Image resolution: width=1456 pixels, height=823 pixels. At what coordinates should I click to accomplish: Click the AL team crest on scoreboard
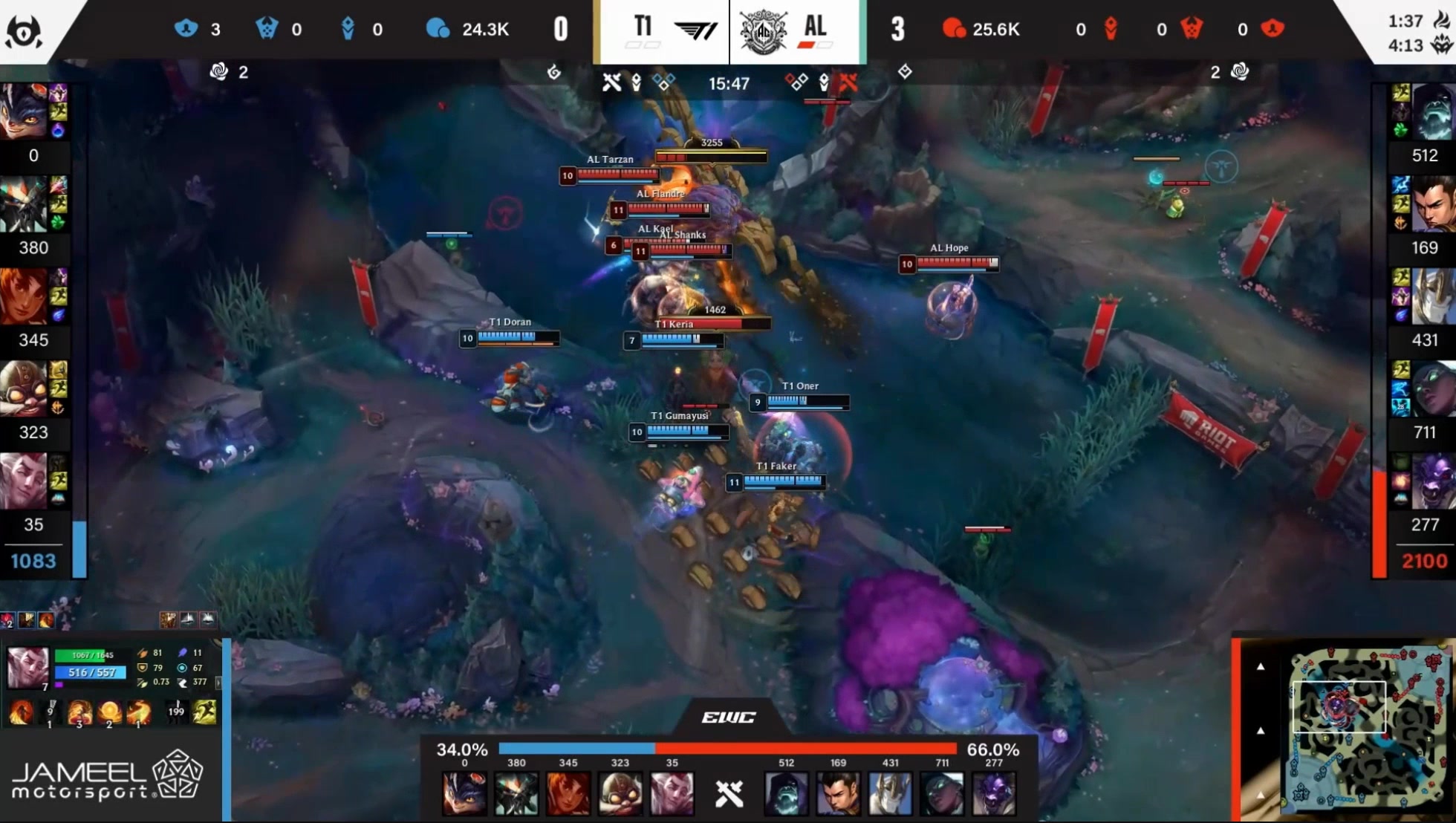pyautogui.click(x=763, y=31)
